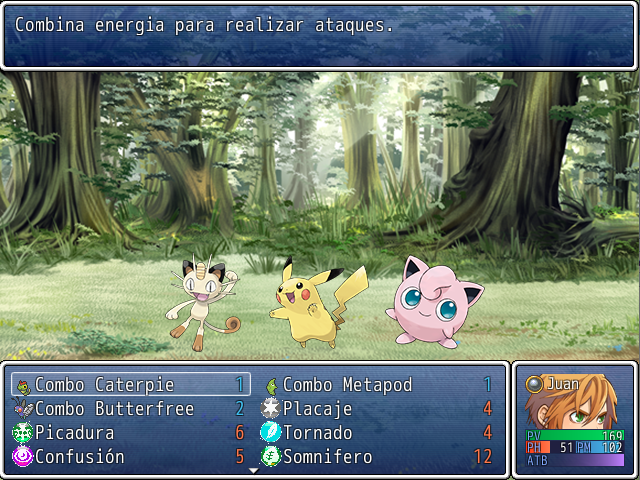Viewport: 640px width, 480px height.
Task: Activate the Confusión ability
Action: pos(80,457)
